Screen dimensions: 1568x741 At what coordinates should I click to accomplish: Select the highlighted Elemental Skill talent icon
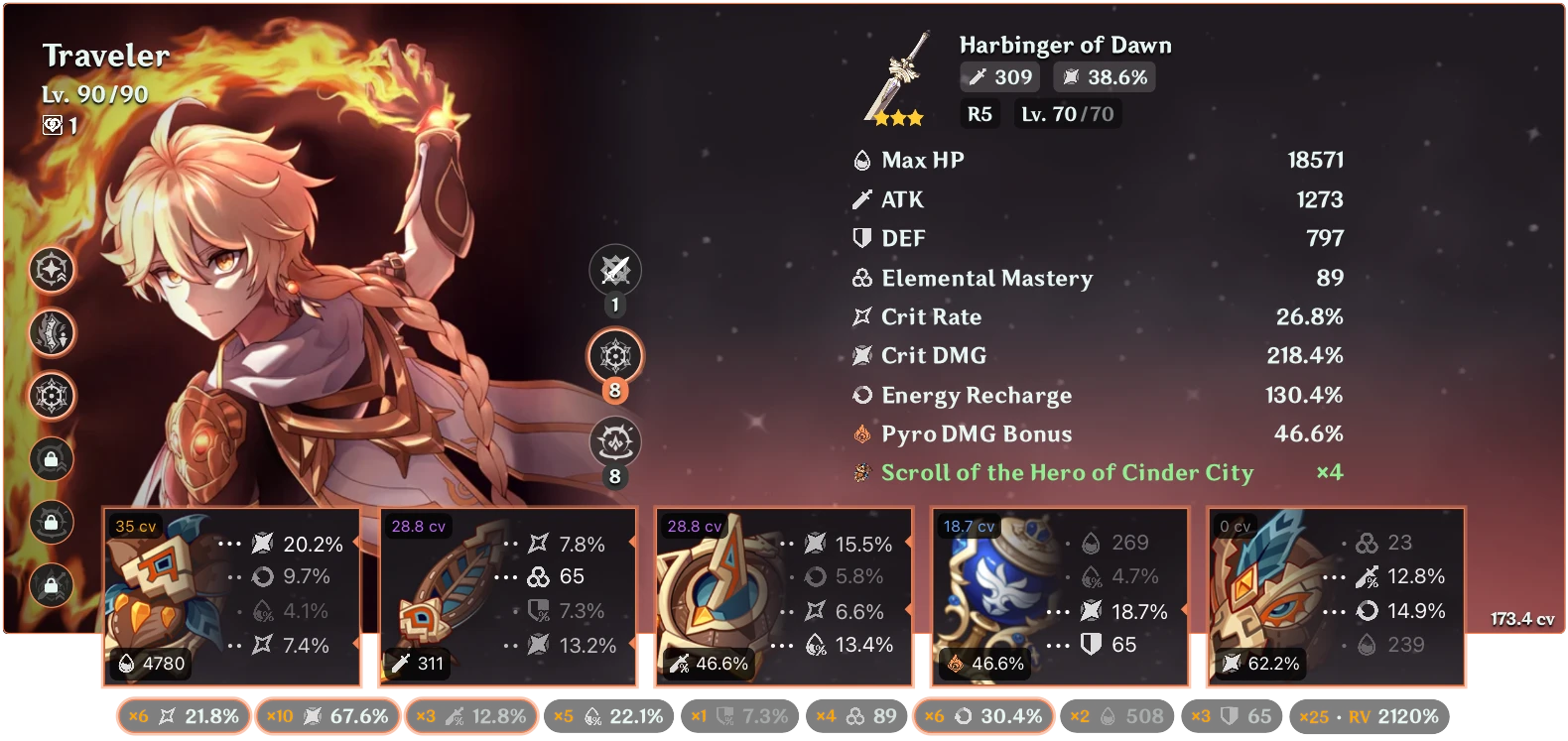[x=616, y=356]
